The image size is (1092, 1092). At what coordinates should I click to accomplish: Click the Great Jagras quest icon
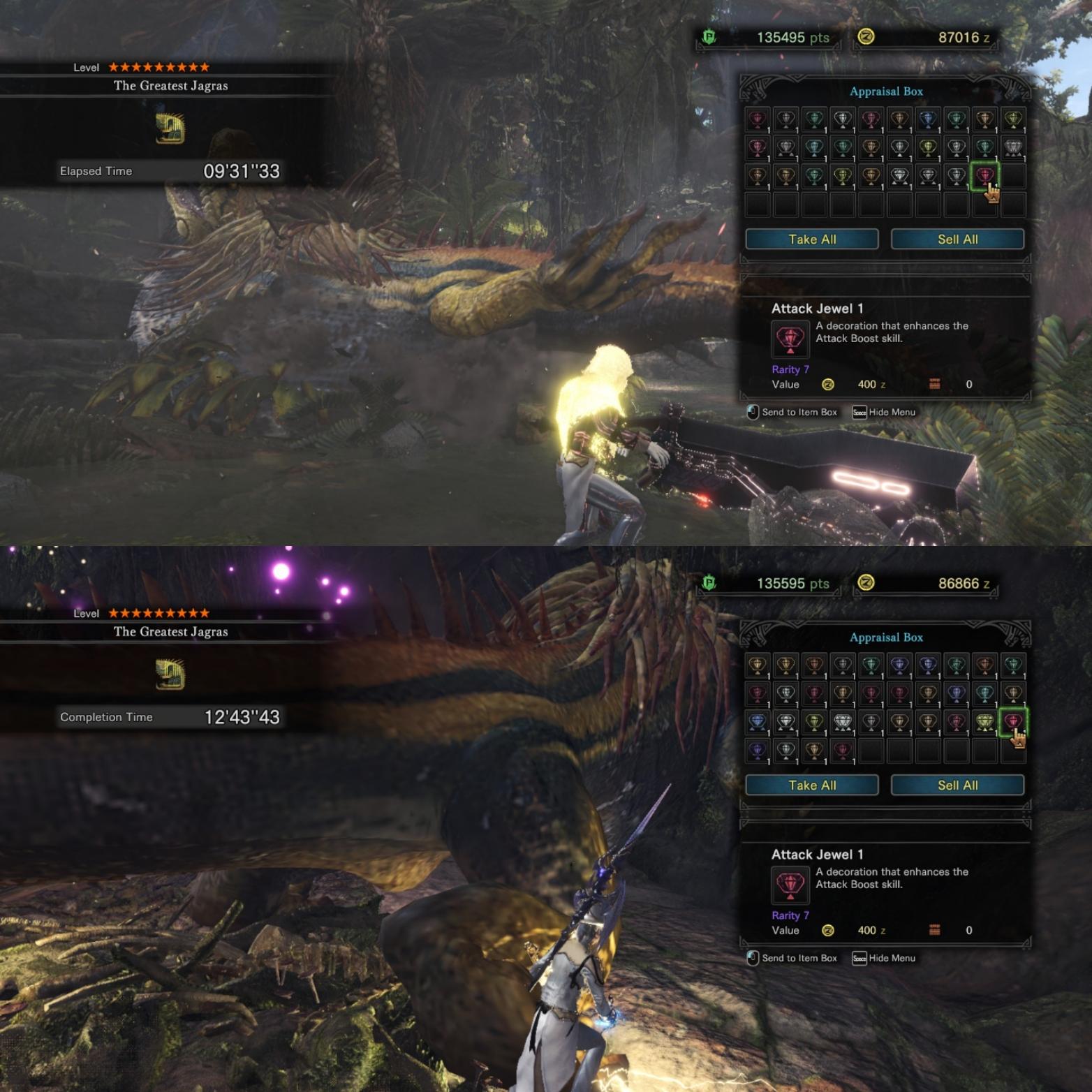pos(168,128)
